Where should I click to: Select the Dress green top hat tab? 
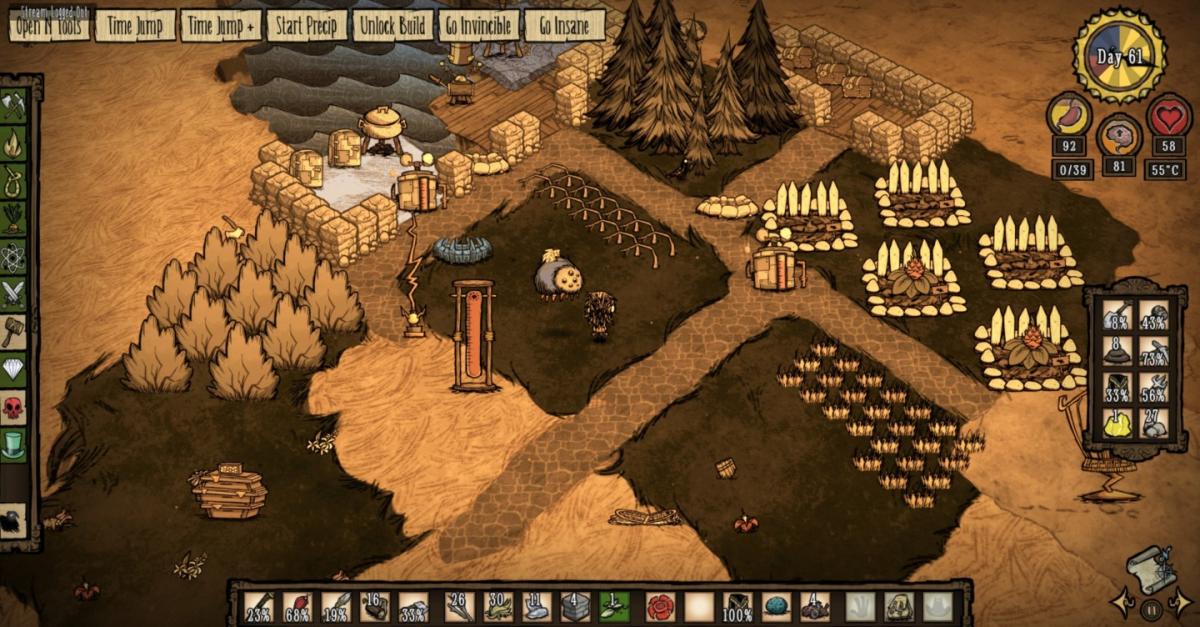coord(14,444)
